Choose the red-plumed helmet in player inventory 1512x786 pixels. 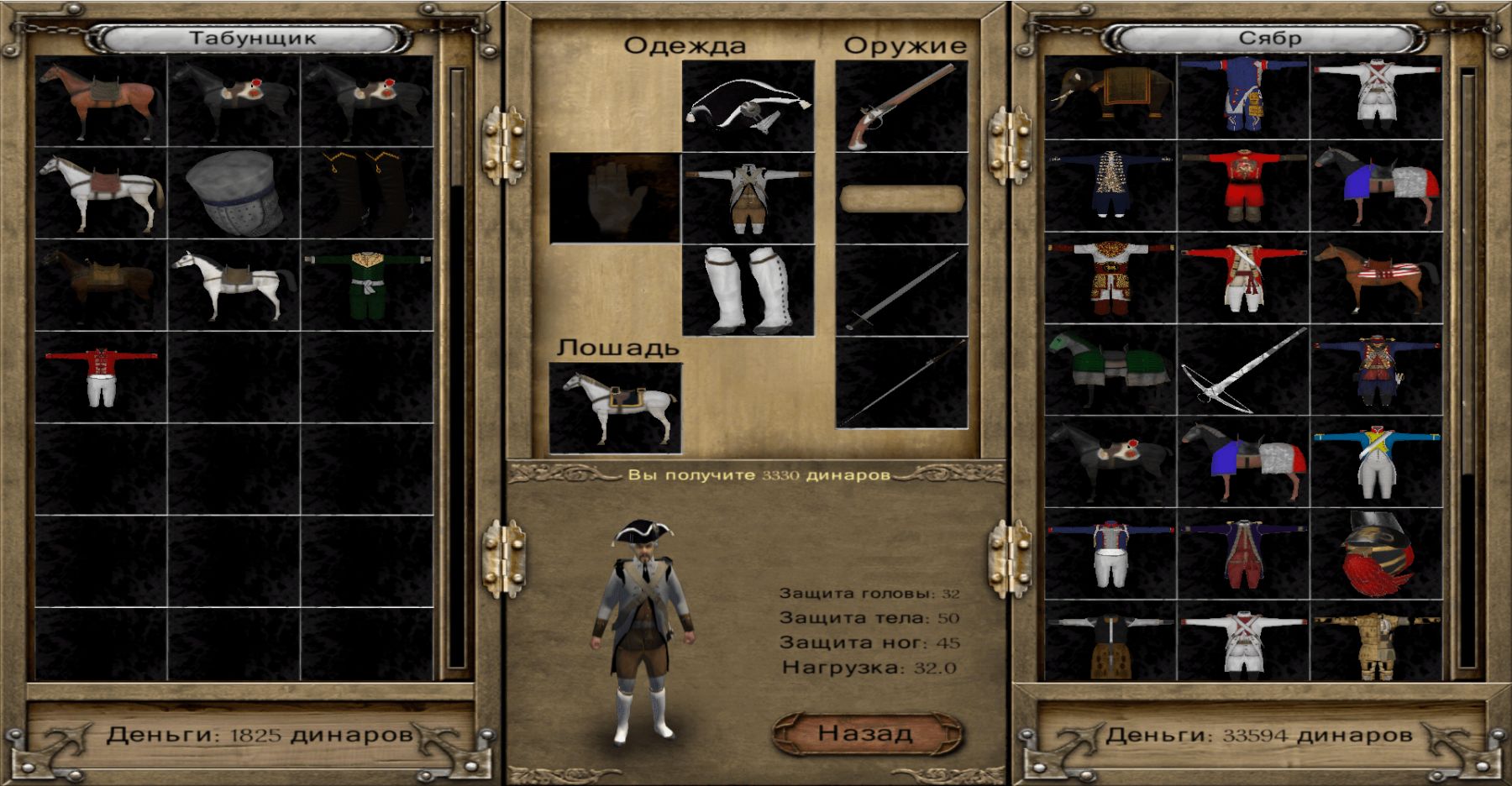click(1376, 554)
